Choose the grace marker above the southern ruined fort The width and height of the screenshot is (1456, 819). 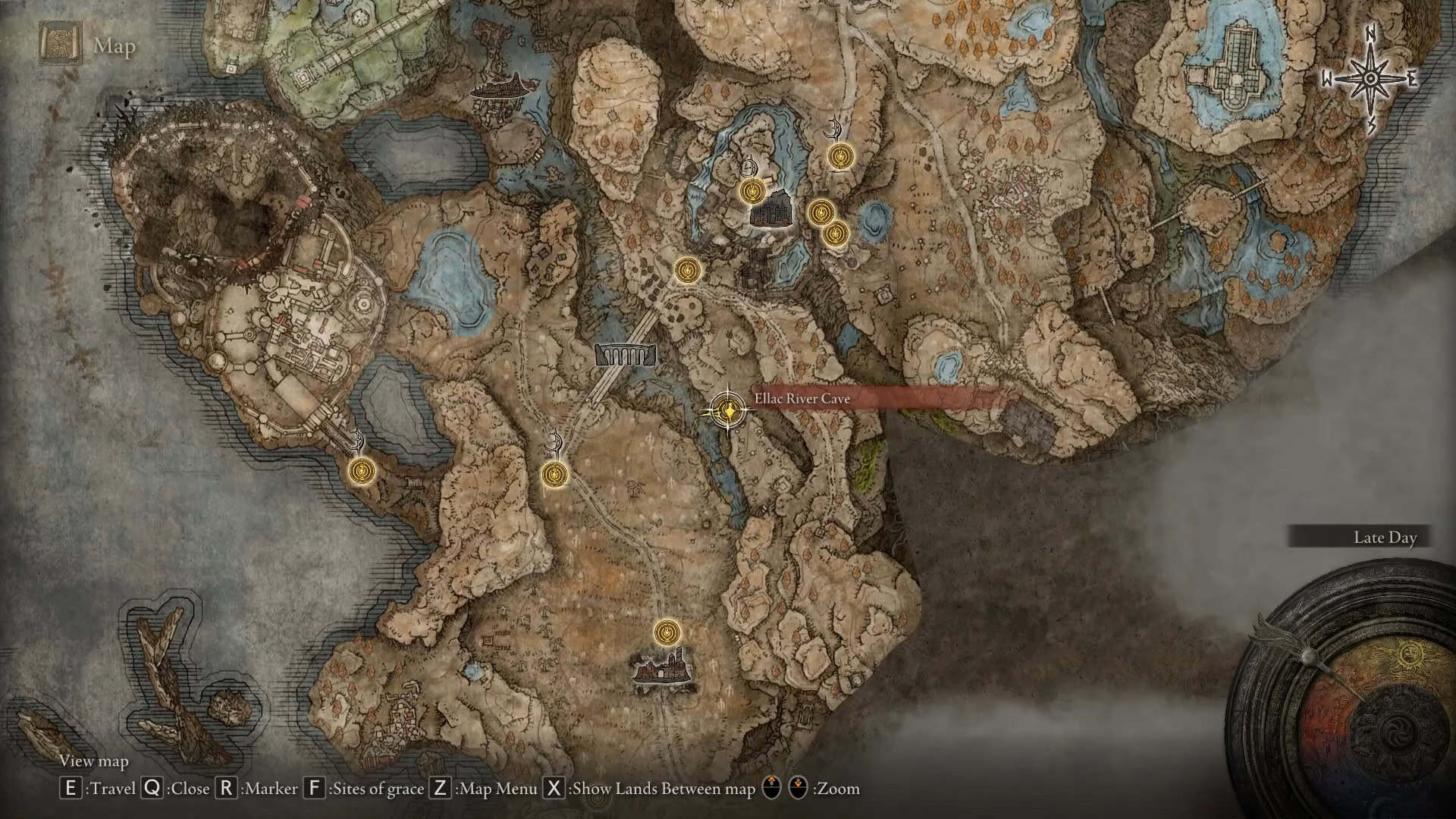(667, 631)
